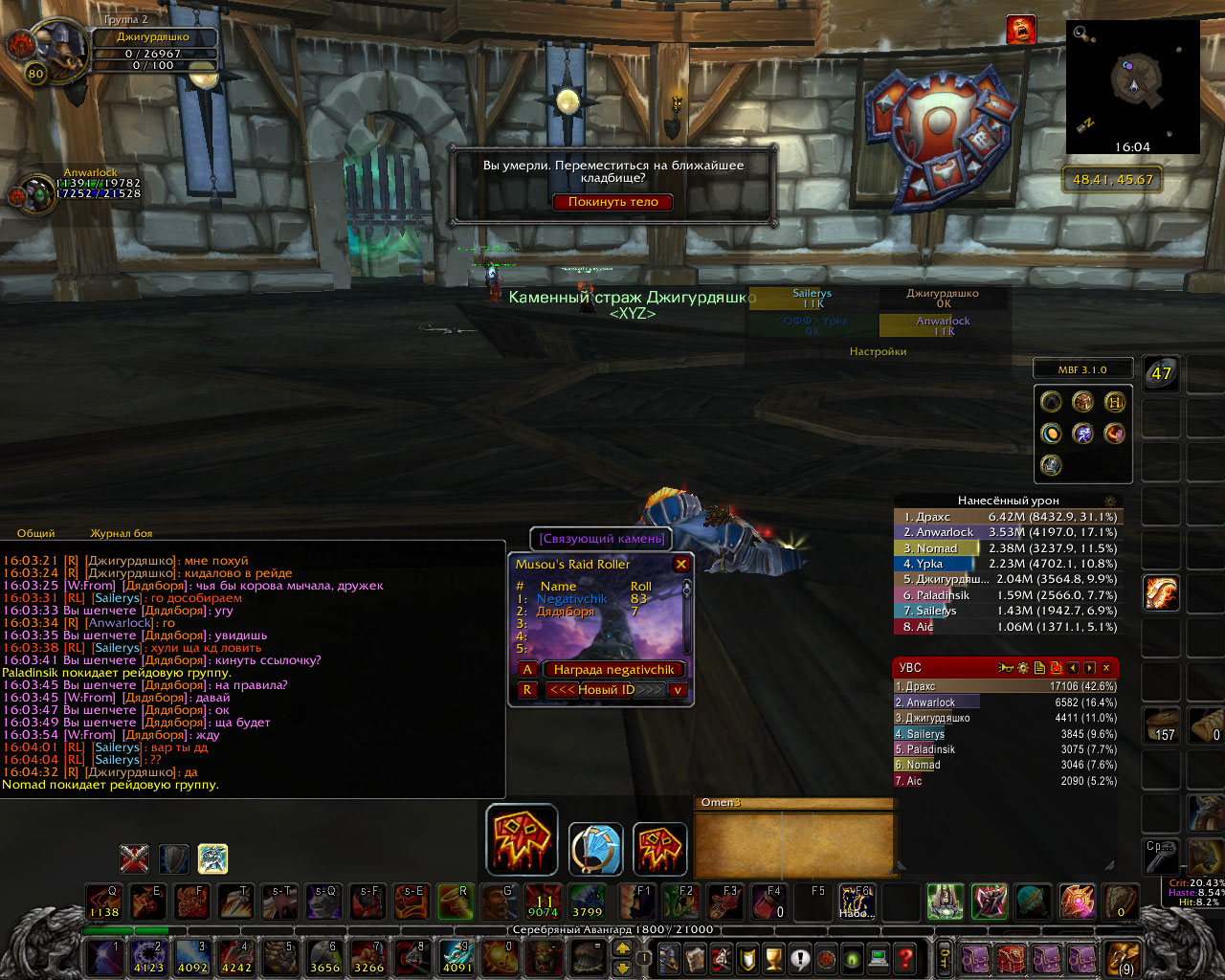This screenshot has width=1225, height=980.
Task: Start a new roll with Новый ID
Action: (x=605, y=690)
